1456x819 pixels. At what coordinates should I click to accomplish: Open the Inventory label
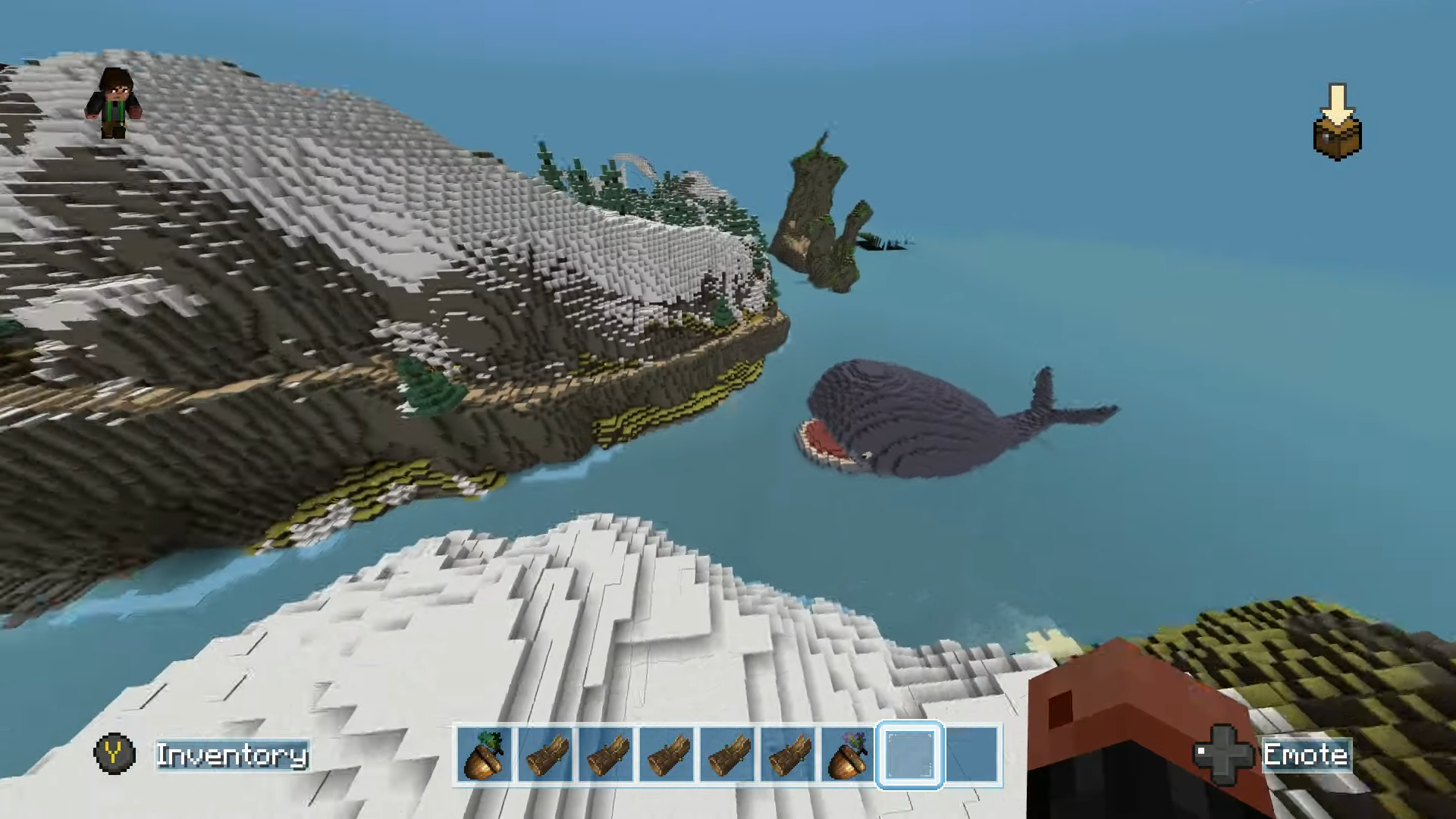232,755
